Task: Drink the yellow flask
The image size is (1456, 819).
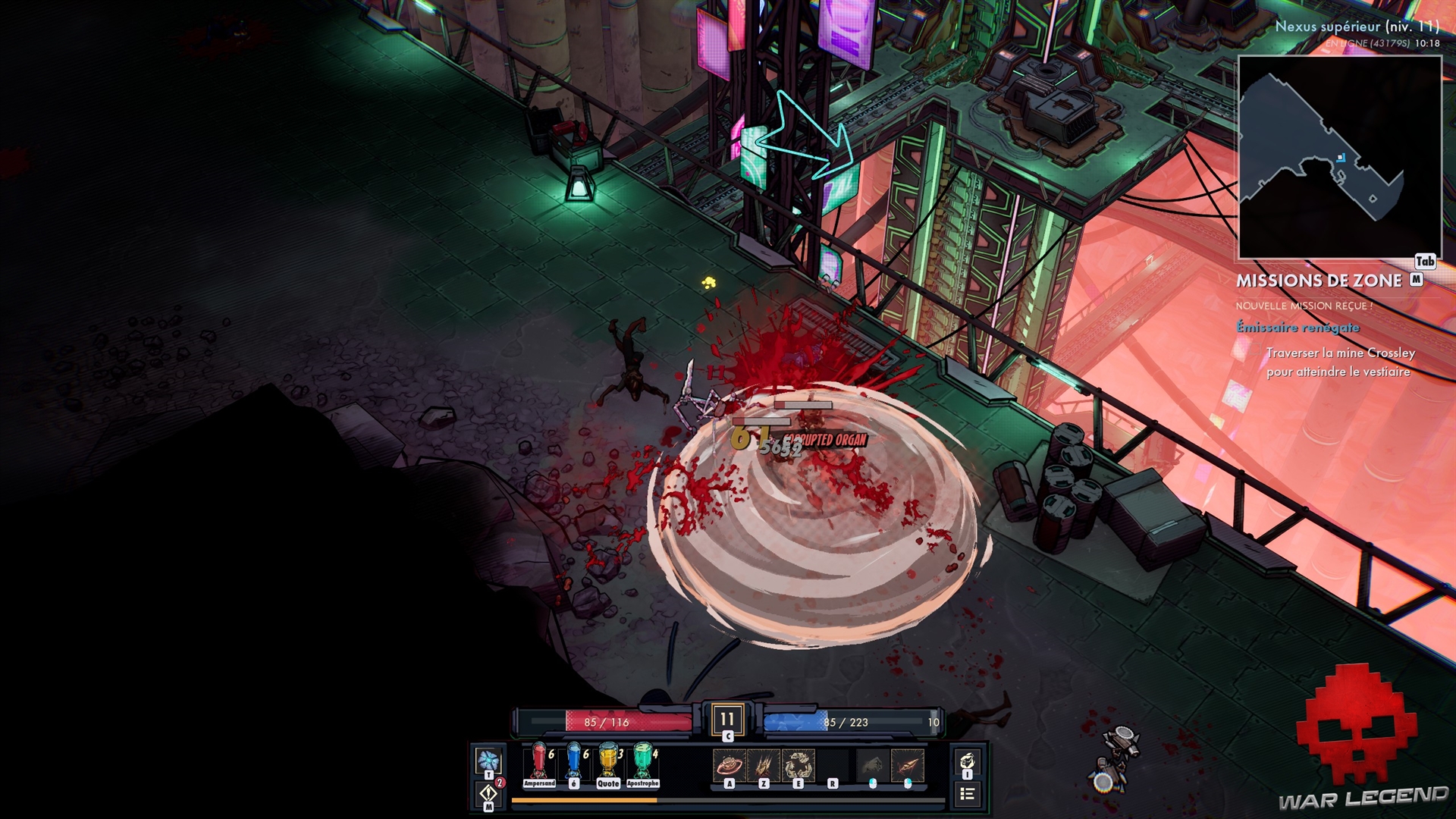Action: pyautogui.click(x=608, y=761)
